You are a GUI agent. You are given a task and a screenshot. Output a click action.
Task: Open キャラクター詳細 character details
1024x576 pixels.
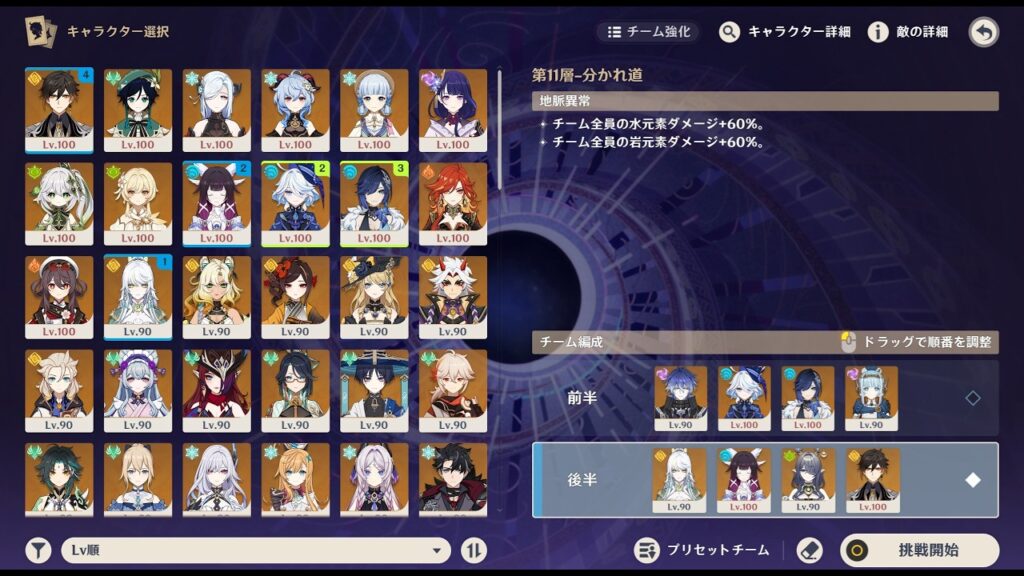[x=785, y=32]
